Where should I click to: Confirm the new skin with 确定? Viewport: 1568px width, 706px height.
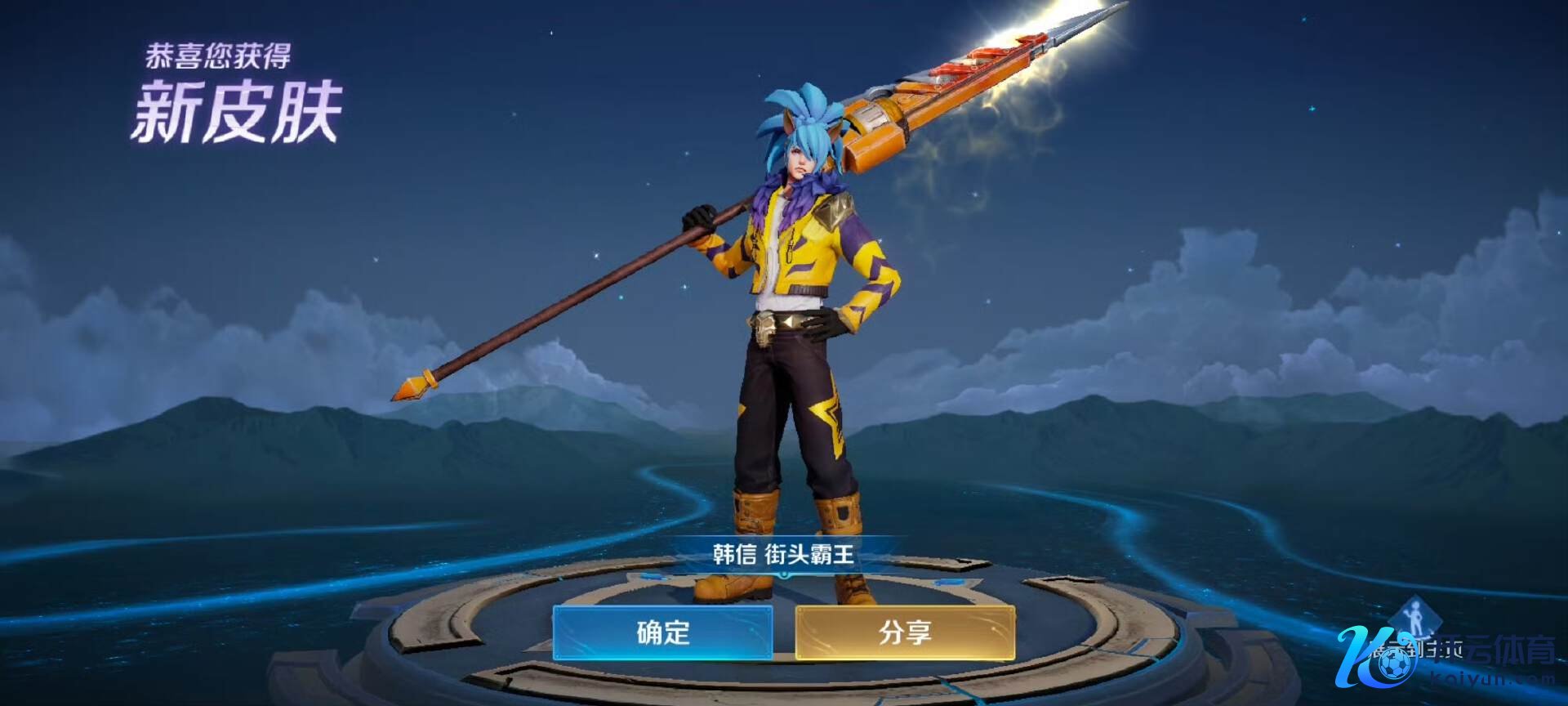(x=662, y=632)
